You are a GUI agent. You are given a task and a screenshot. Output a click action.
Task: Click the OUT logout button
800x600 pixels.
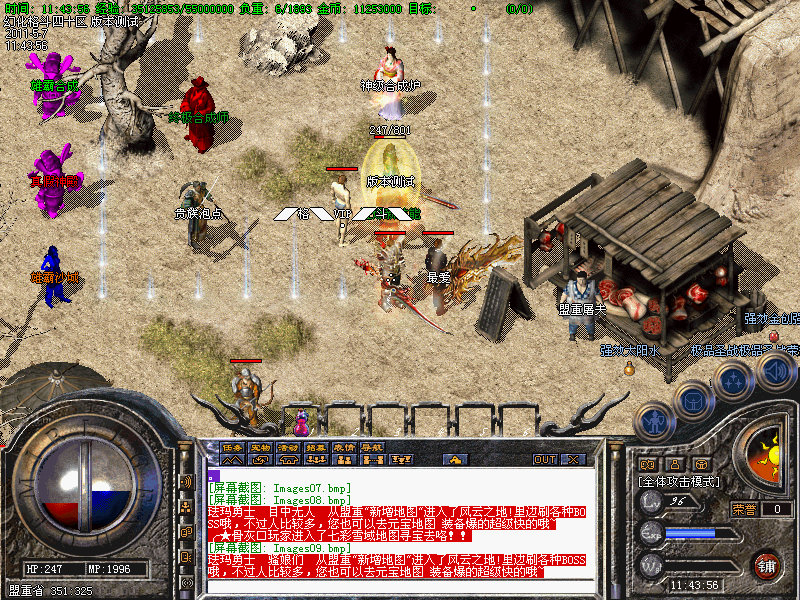(x=545, y=460)
